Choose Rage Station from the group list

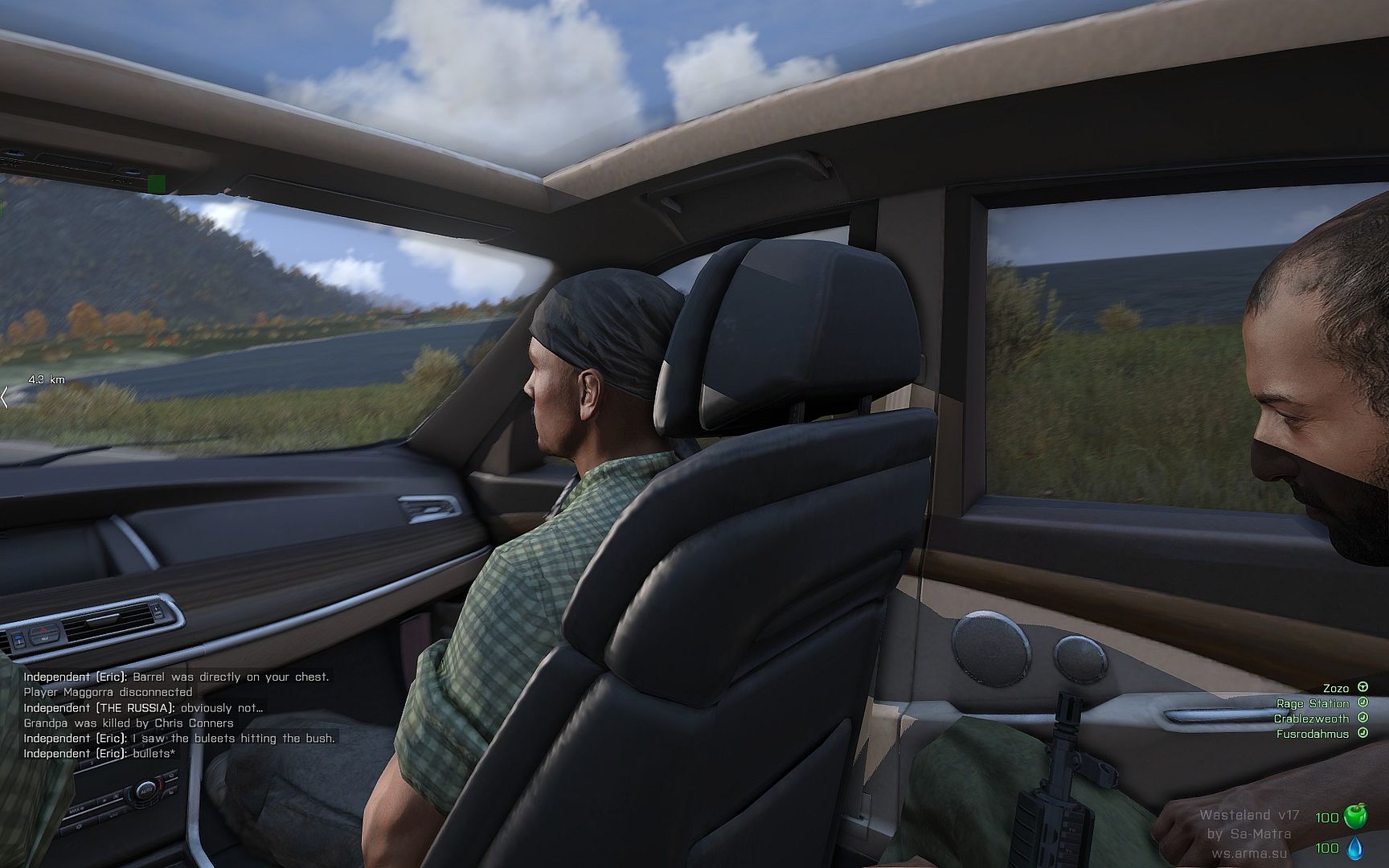[x=1313, y=703]
